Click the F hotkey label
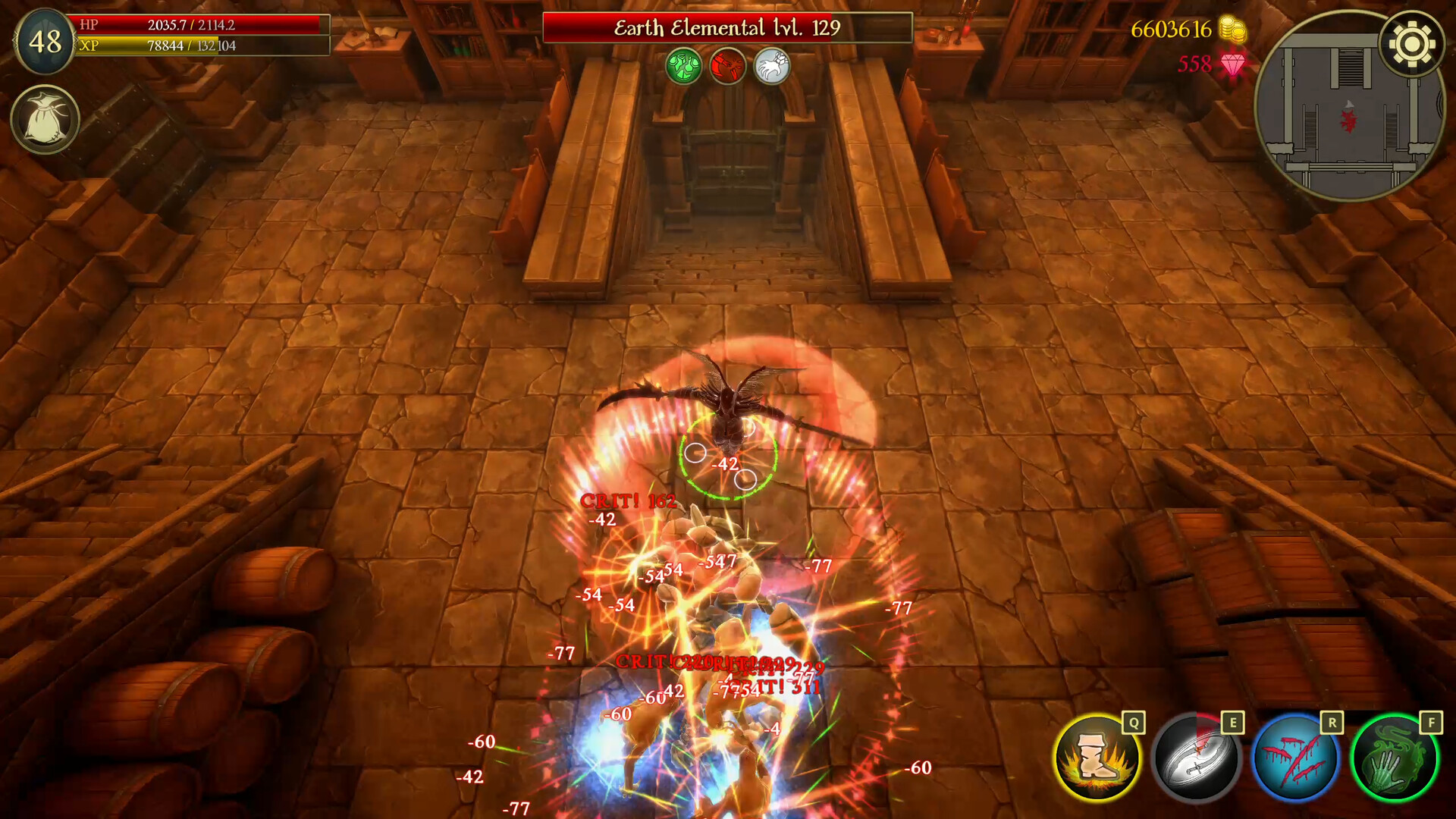 (x=1433, y=723)
